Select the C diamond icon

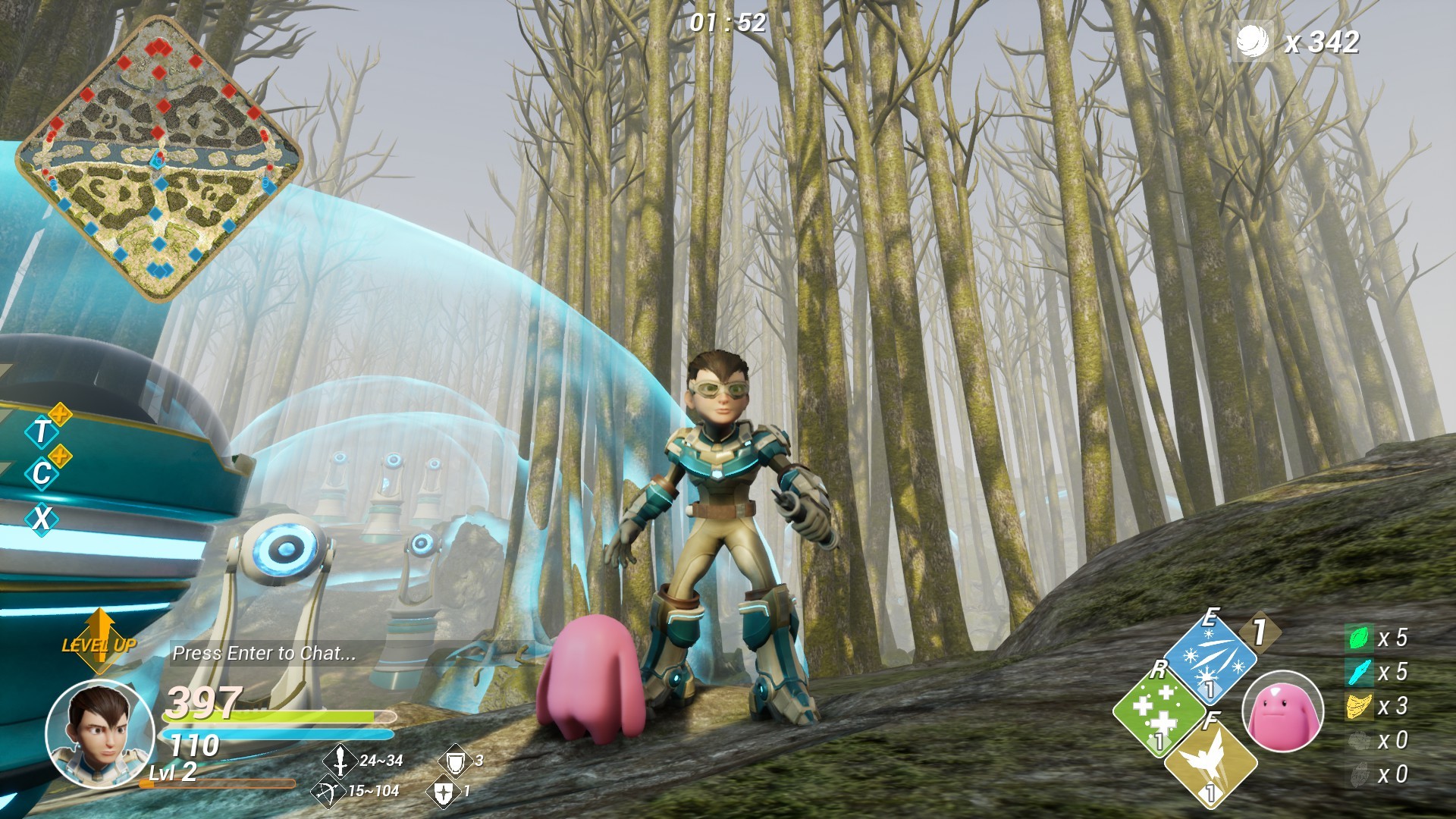42,474
